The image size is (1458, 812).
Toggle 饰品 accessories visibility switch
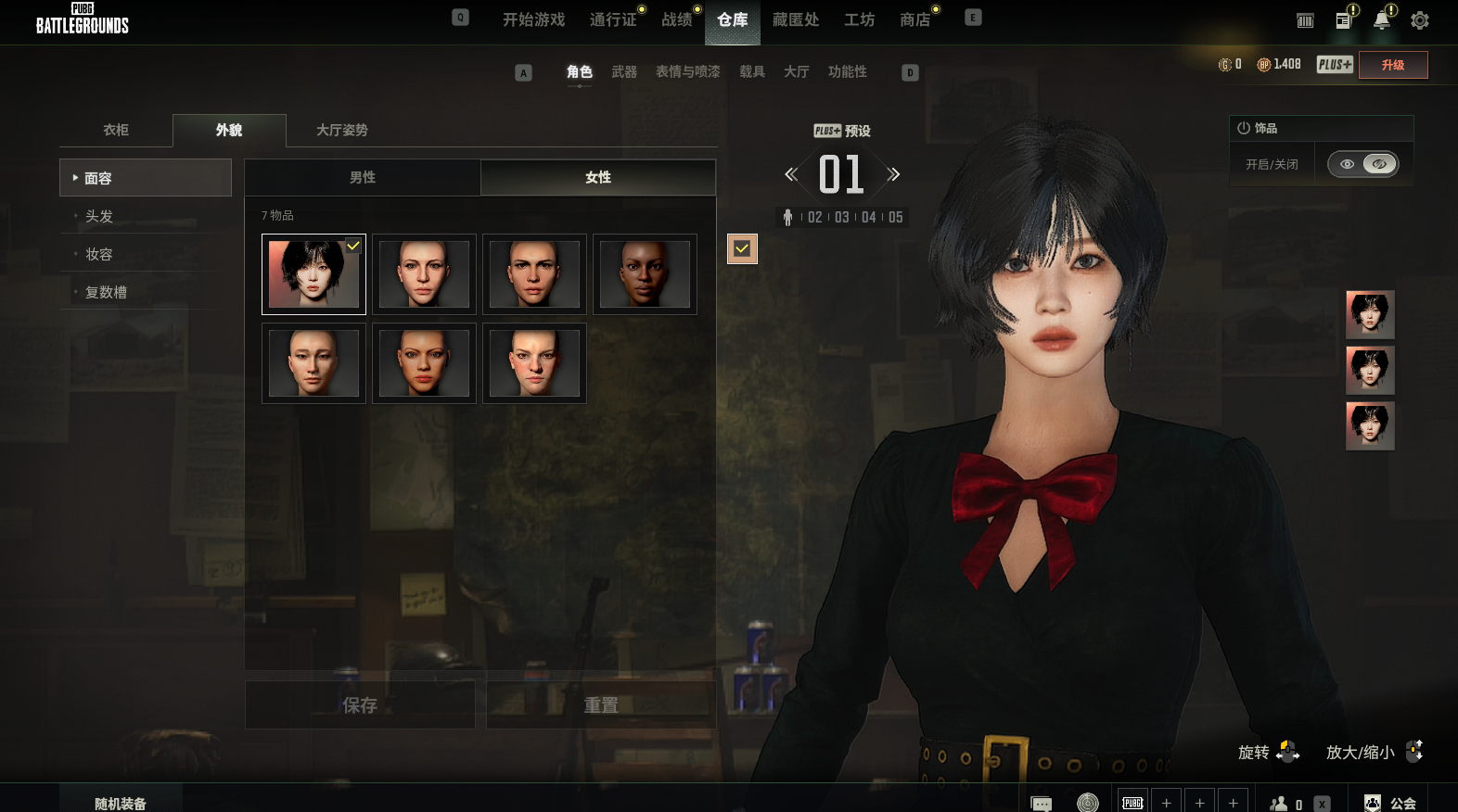[1362, 164]
